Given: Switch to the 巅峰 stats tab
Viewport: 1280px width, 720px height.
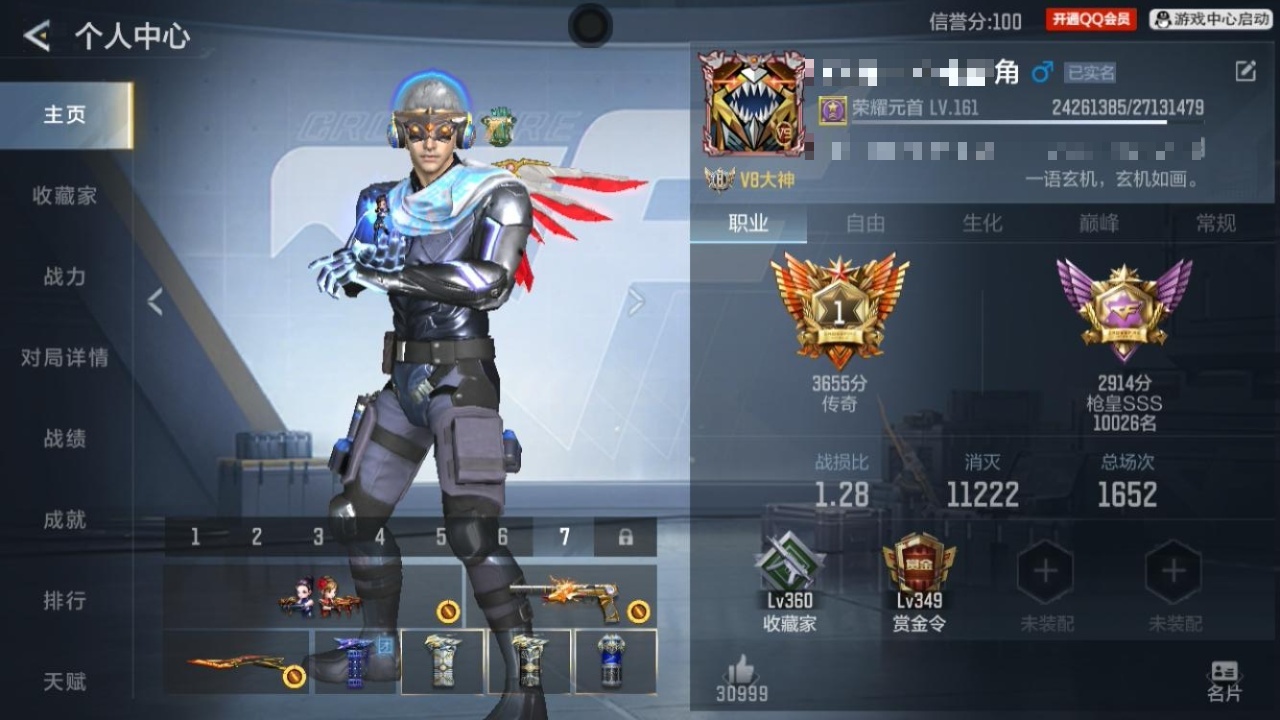Looking at the screenshot, I should 1098,224.
